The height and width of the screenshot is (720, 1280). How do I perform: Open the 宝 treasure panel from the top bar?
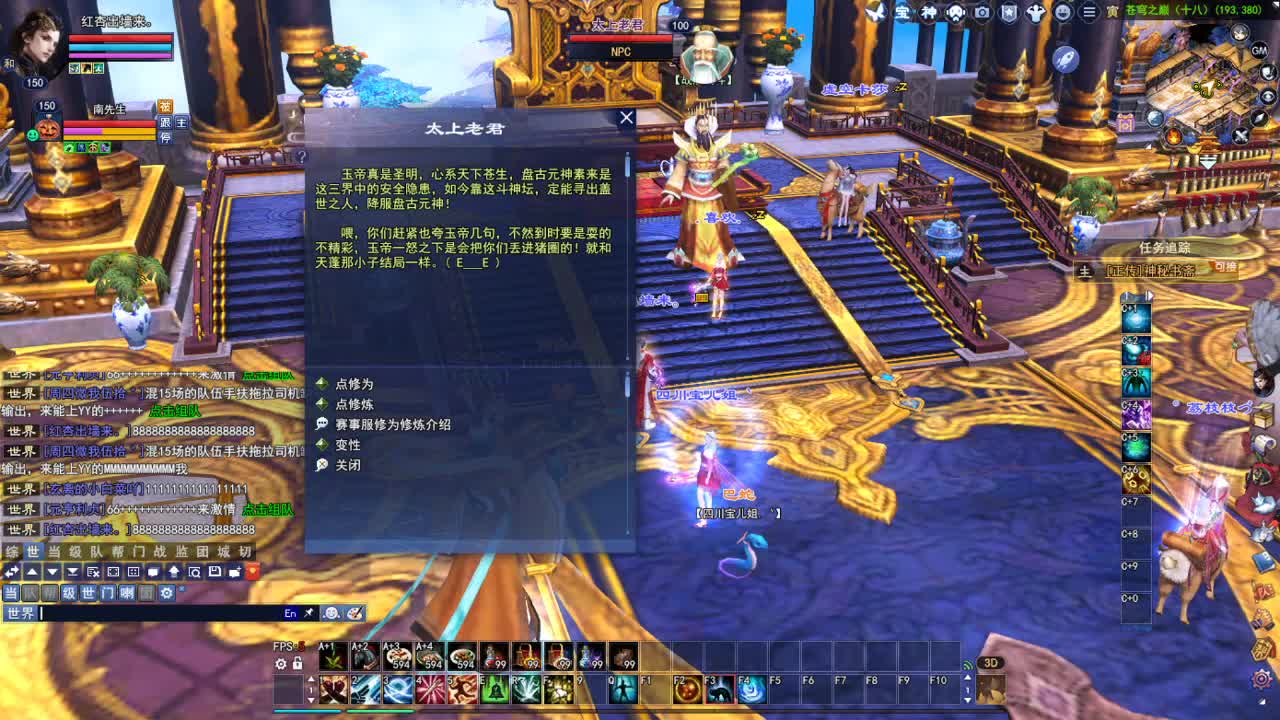tap(904, 13)
